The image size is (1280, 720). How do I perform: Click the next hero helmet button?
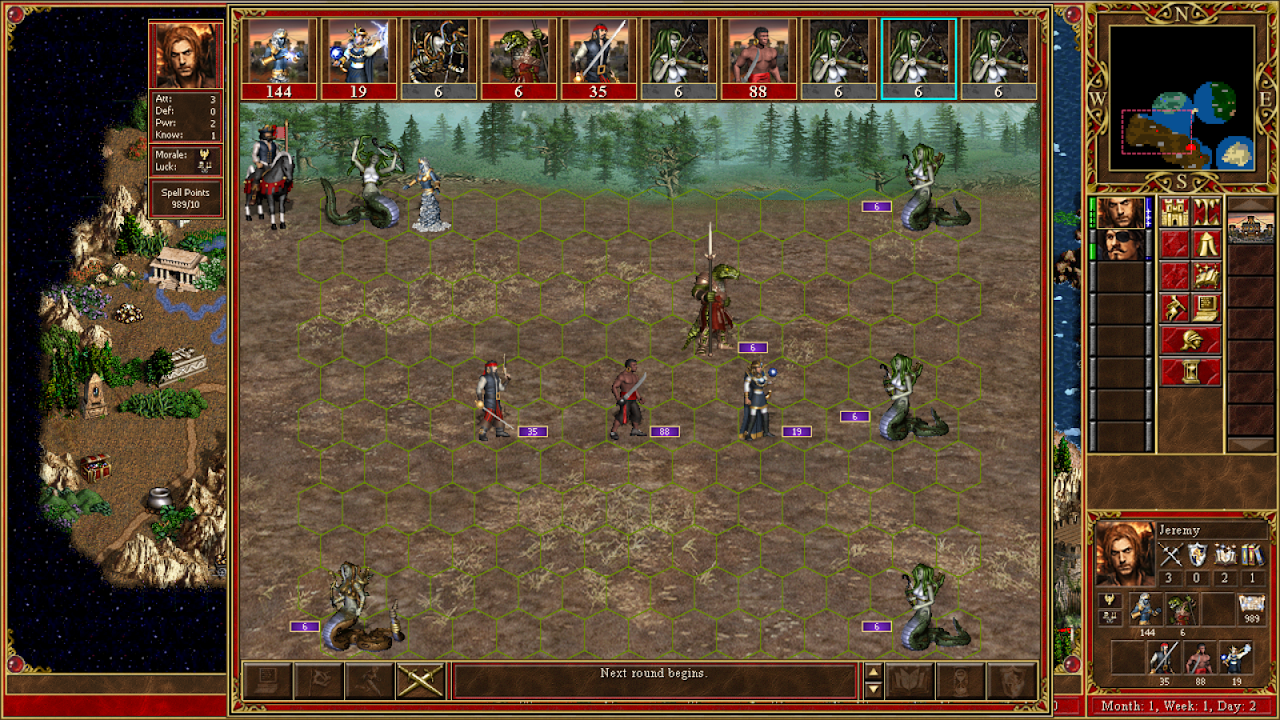(x=1191, y=340)
